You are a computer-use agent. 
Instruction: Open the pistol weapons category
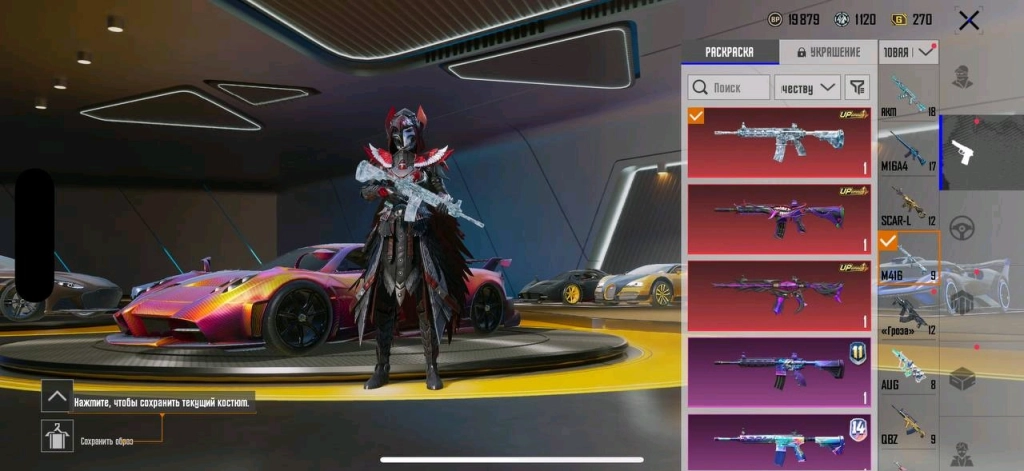(964, 152)
